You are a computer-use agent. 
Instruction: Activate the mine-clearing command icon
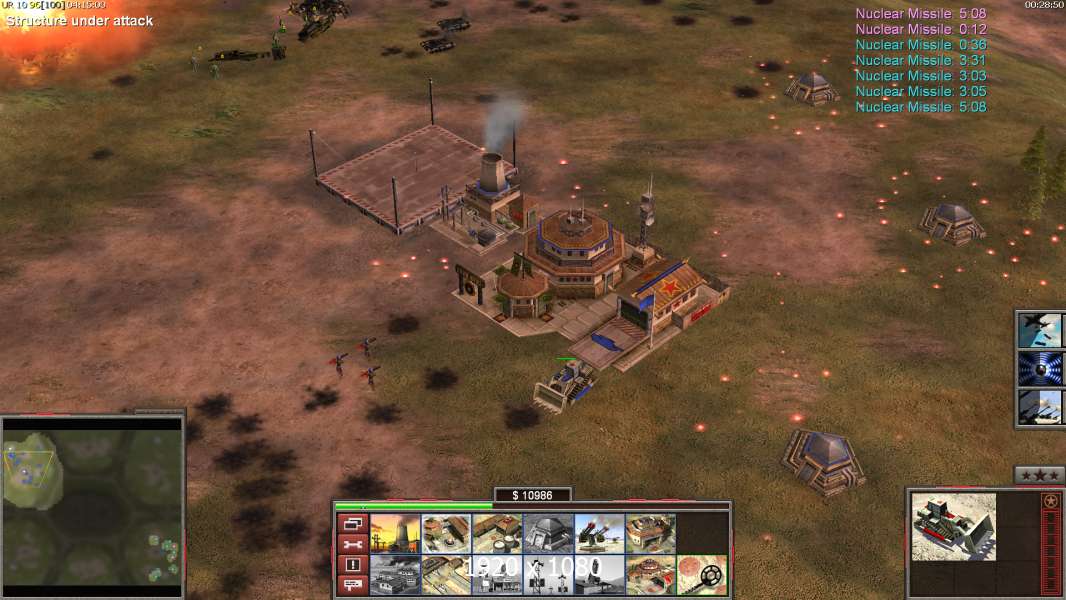pos(701,574)
